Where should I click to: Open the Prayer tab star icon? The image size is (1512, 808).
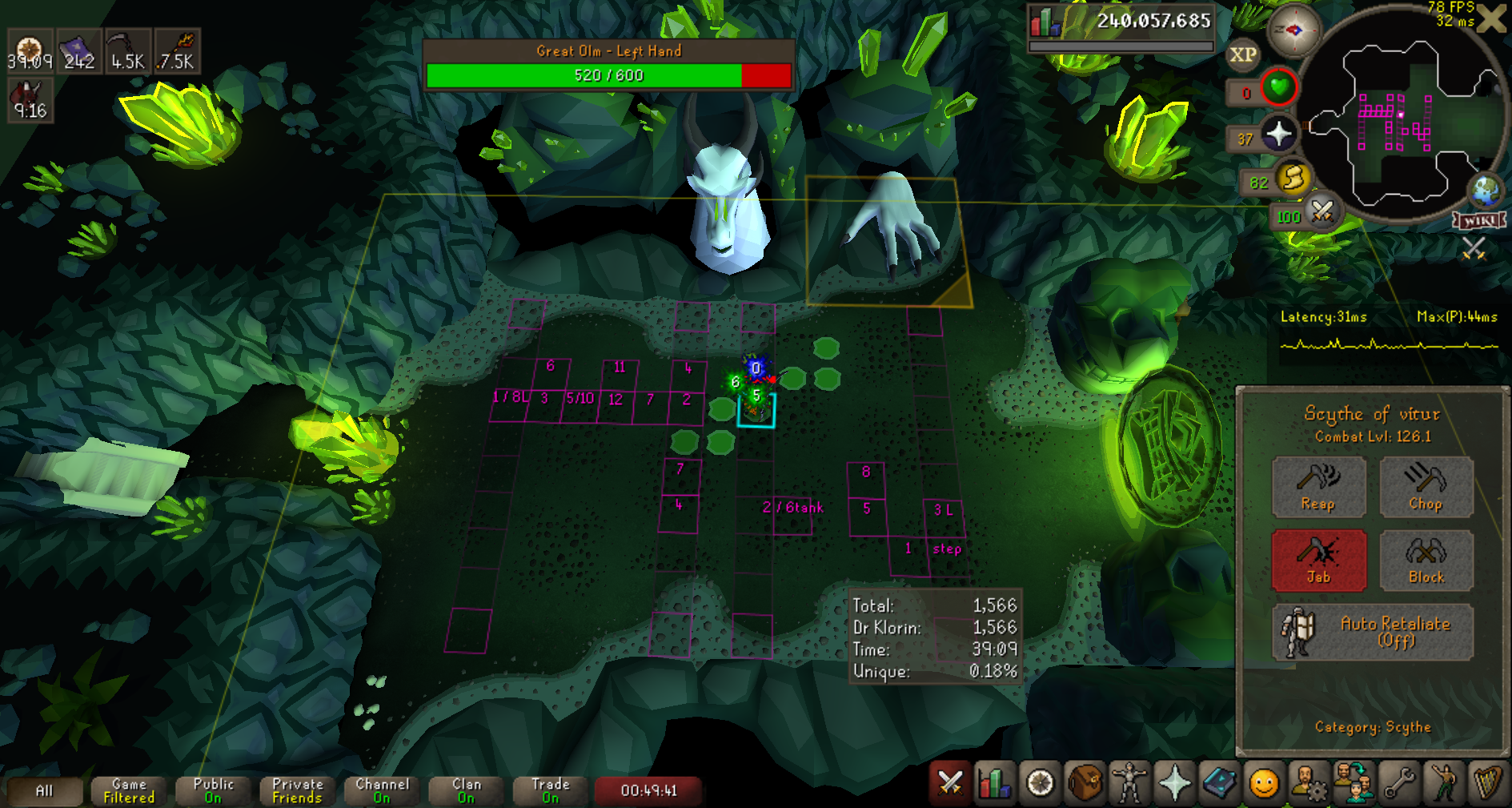click(1174, 782)
